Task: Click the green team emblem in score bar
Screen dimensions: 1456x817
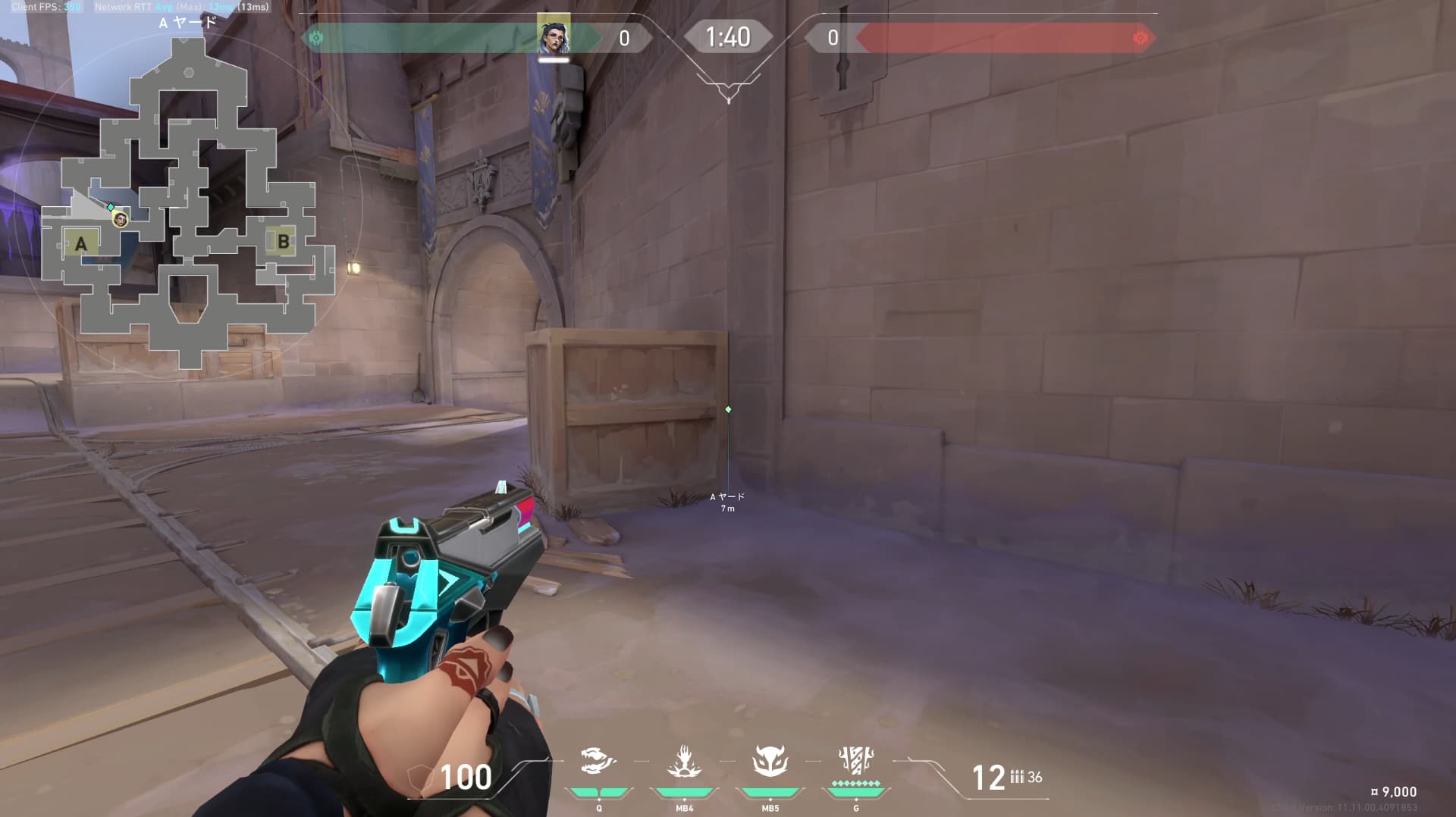Action: [316, 38]
